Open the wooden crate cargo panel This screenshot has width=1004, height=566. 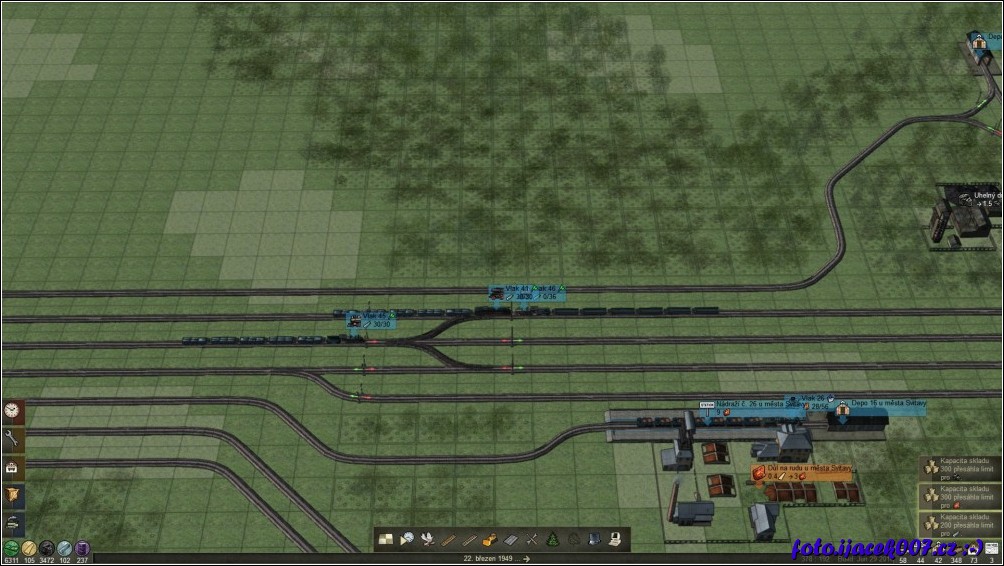coord(13,495)
